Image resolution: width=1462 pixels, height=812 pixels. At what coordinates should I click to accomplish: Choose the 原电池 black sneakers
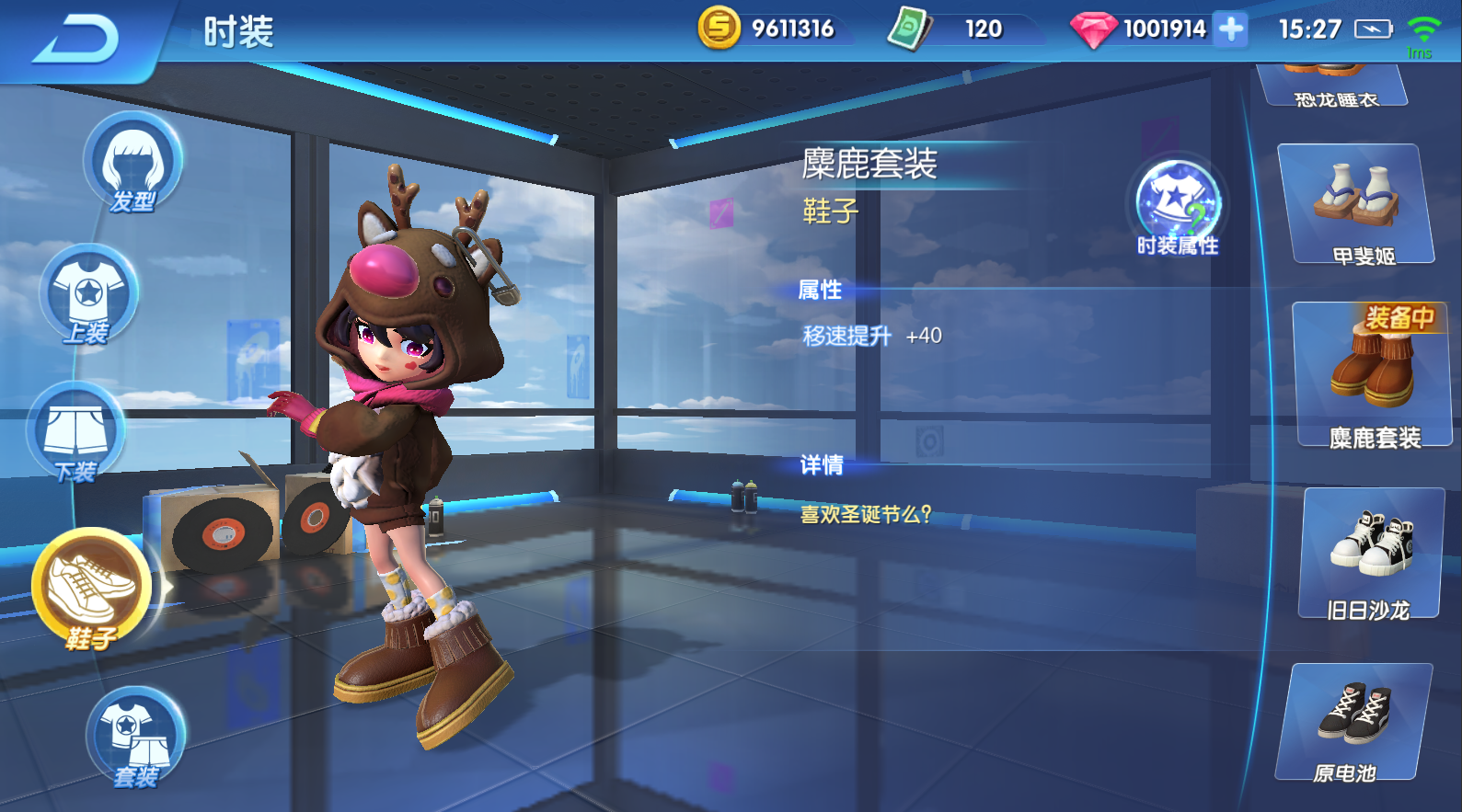[x=1354, y=722]
